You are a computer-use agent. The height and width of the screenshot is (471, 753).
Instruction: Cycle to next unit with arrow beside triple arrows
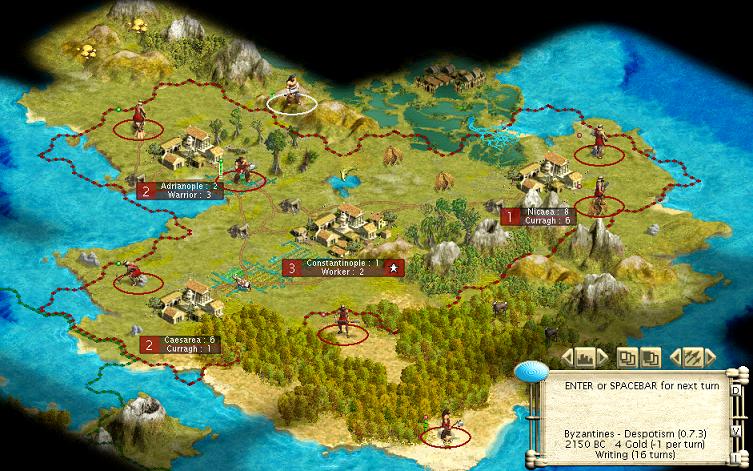tap(708, 356)
